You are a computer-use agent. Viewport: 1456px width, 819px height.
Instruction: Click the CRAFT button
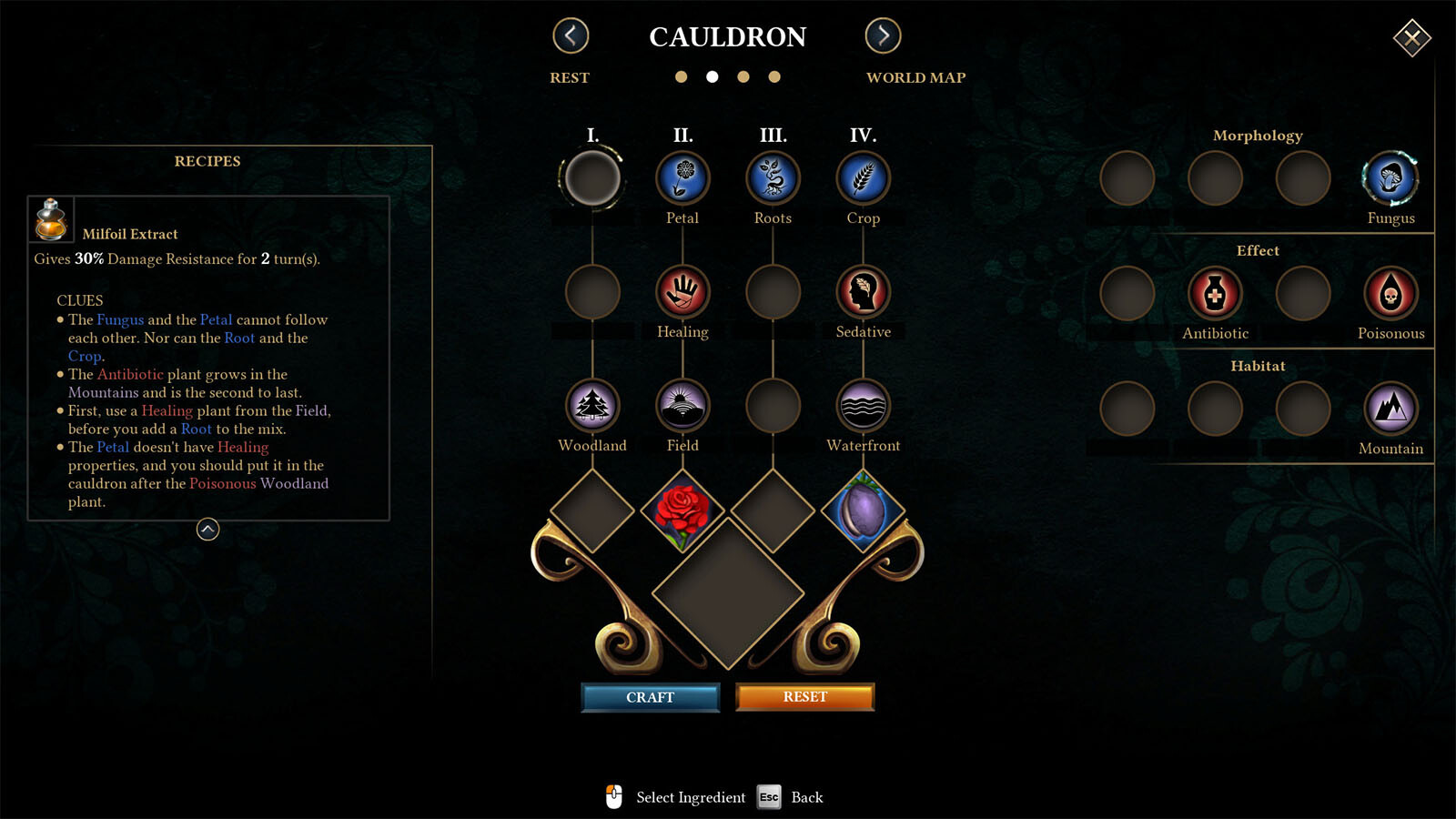click(x=650, y=697)
